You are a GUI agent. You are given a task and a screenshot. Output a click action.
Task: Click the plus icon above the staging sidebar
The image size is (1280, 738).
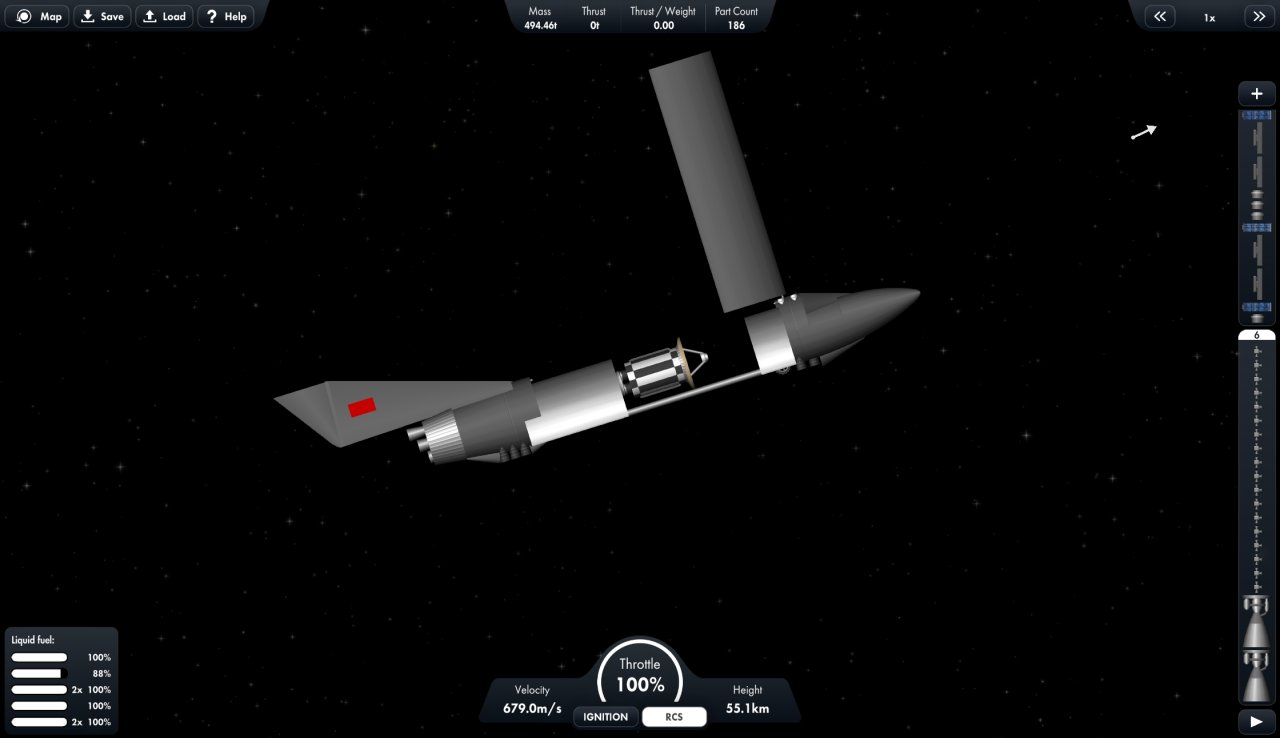1256,93
